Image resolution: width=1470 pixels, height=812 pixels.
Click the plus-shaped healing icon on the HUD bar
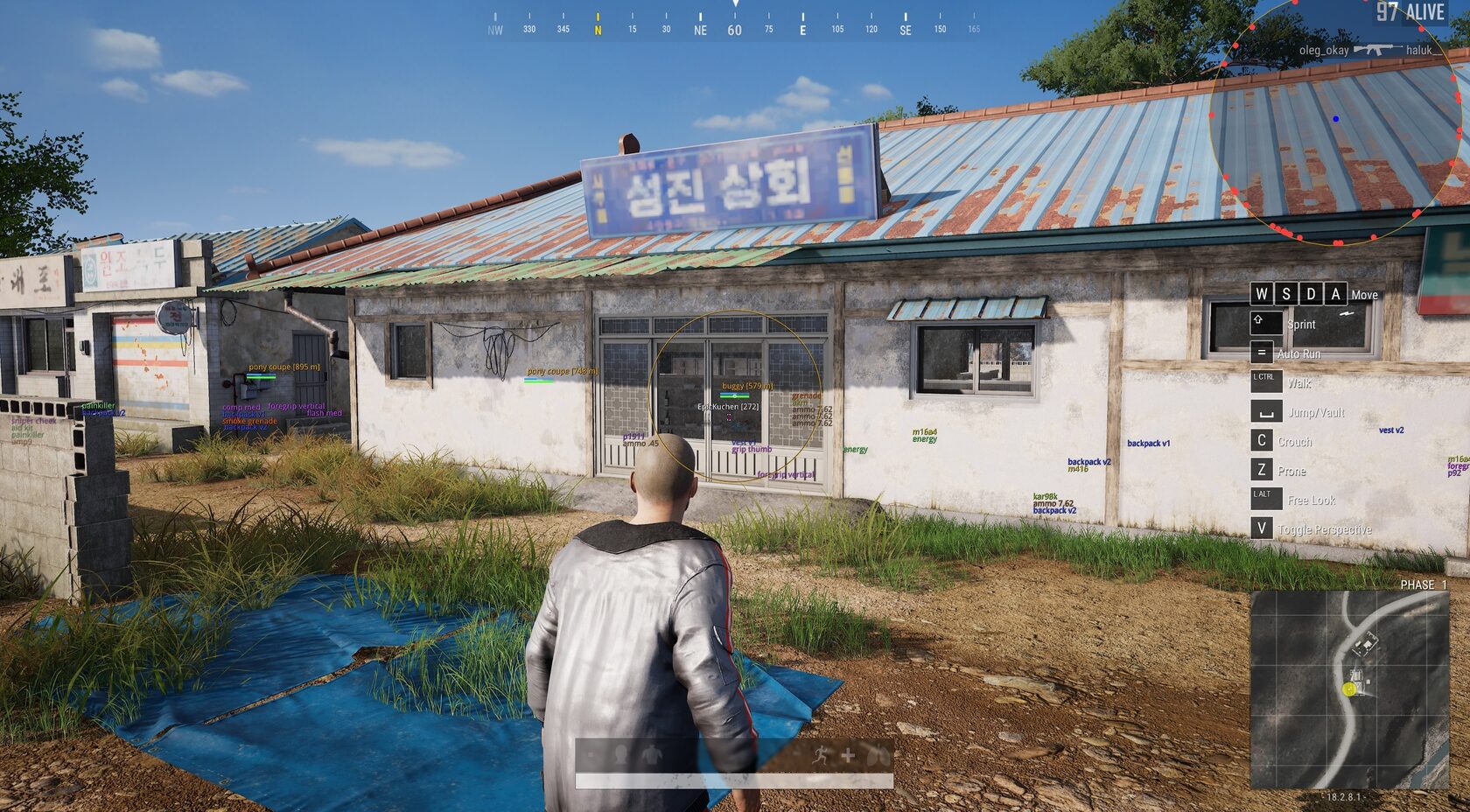coord(849,755)
